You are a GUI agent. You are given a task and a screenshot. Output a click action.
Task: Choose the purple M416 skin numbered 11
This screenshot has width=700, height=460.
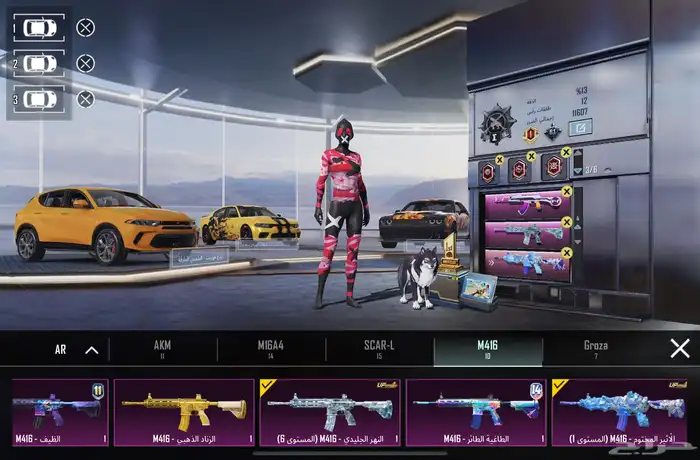[x=58, y=412]
